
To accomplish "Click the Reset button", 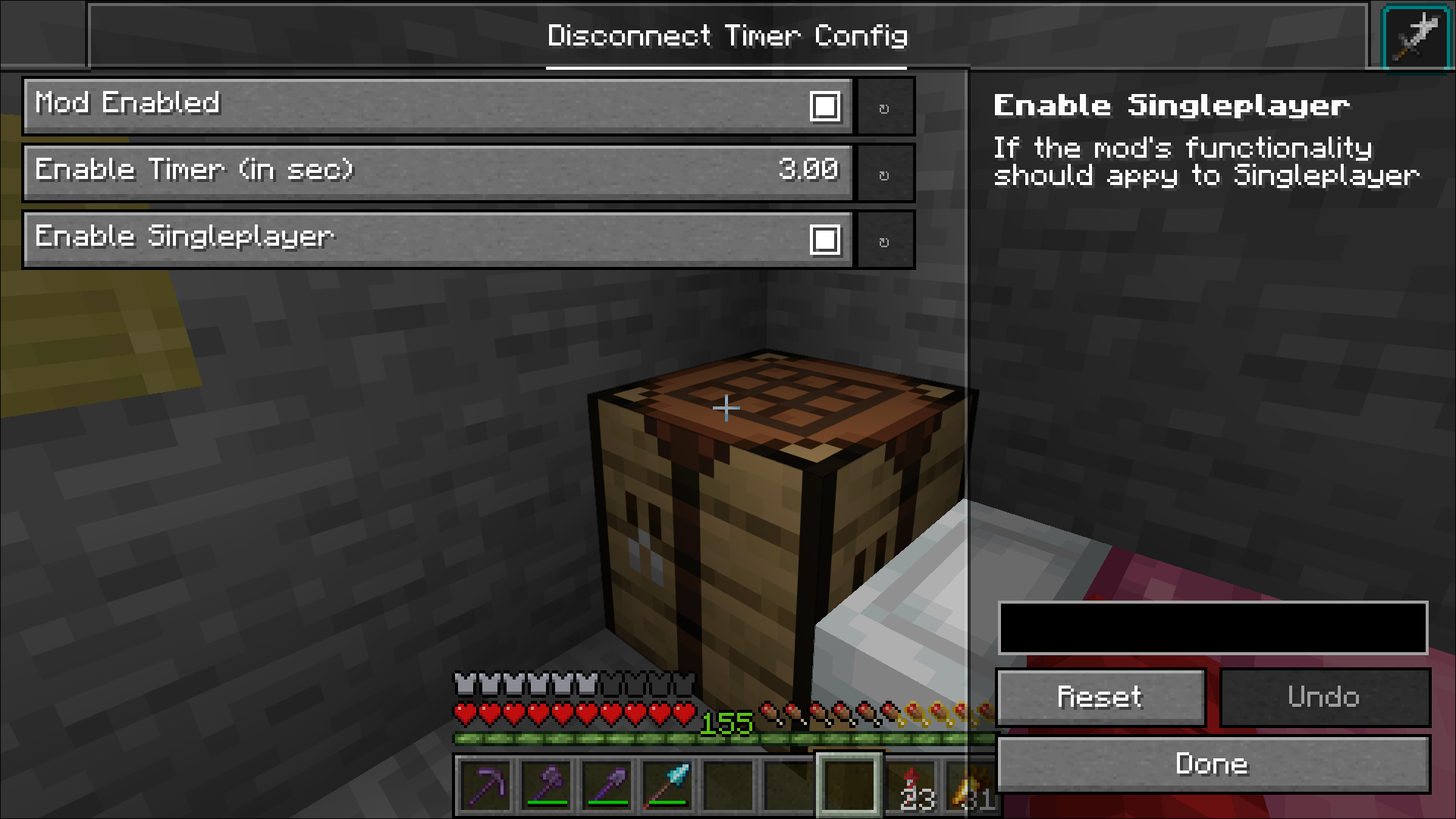I will tap(1101, 697).
